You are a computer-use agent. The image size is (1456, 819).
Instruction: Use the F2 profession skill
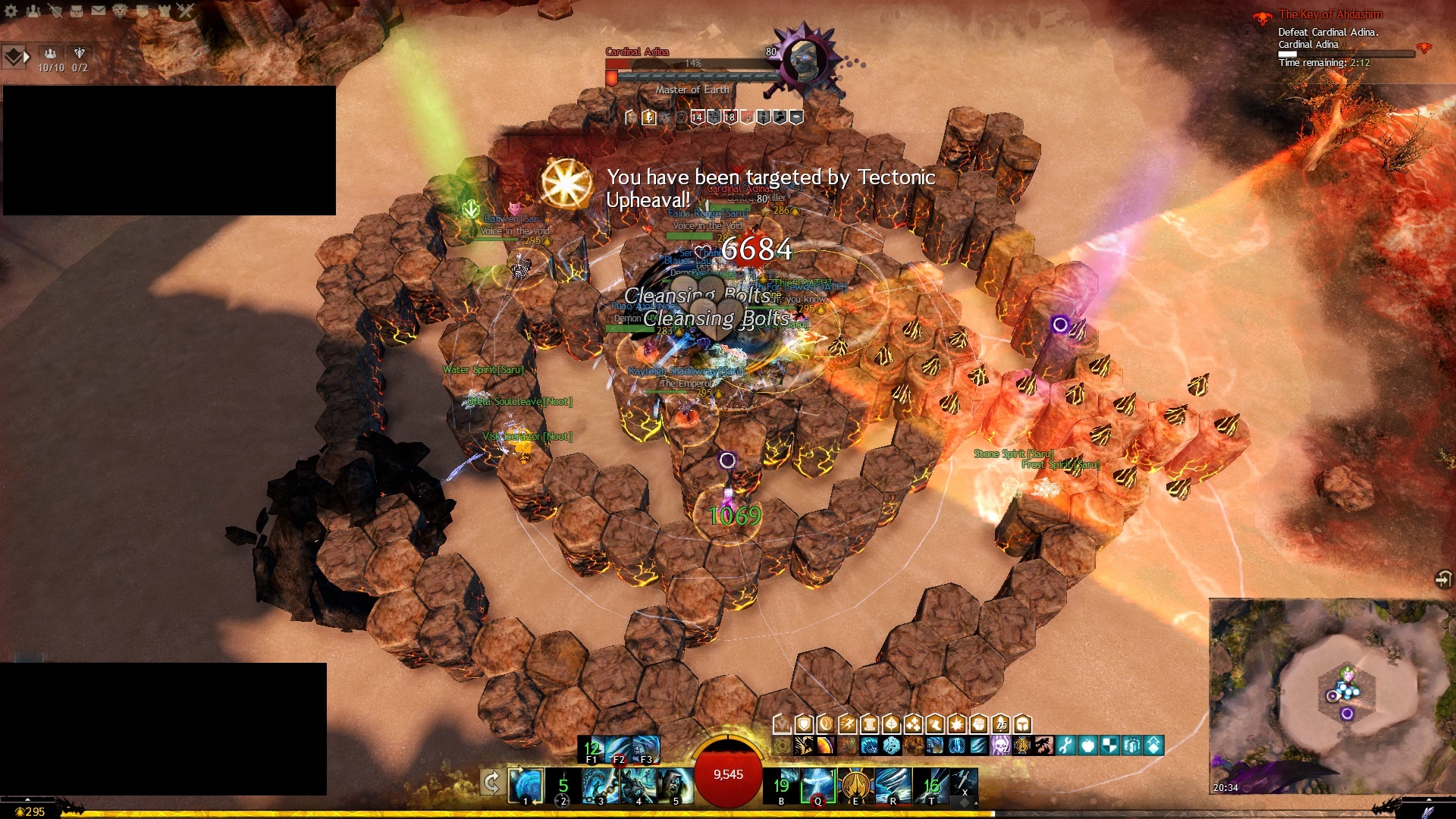(x=619, y=749)
